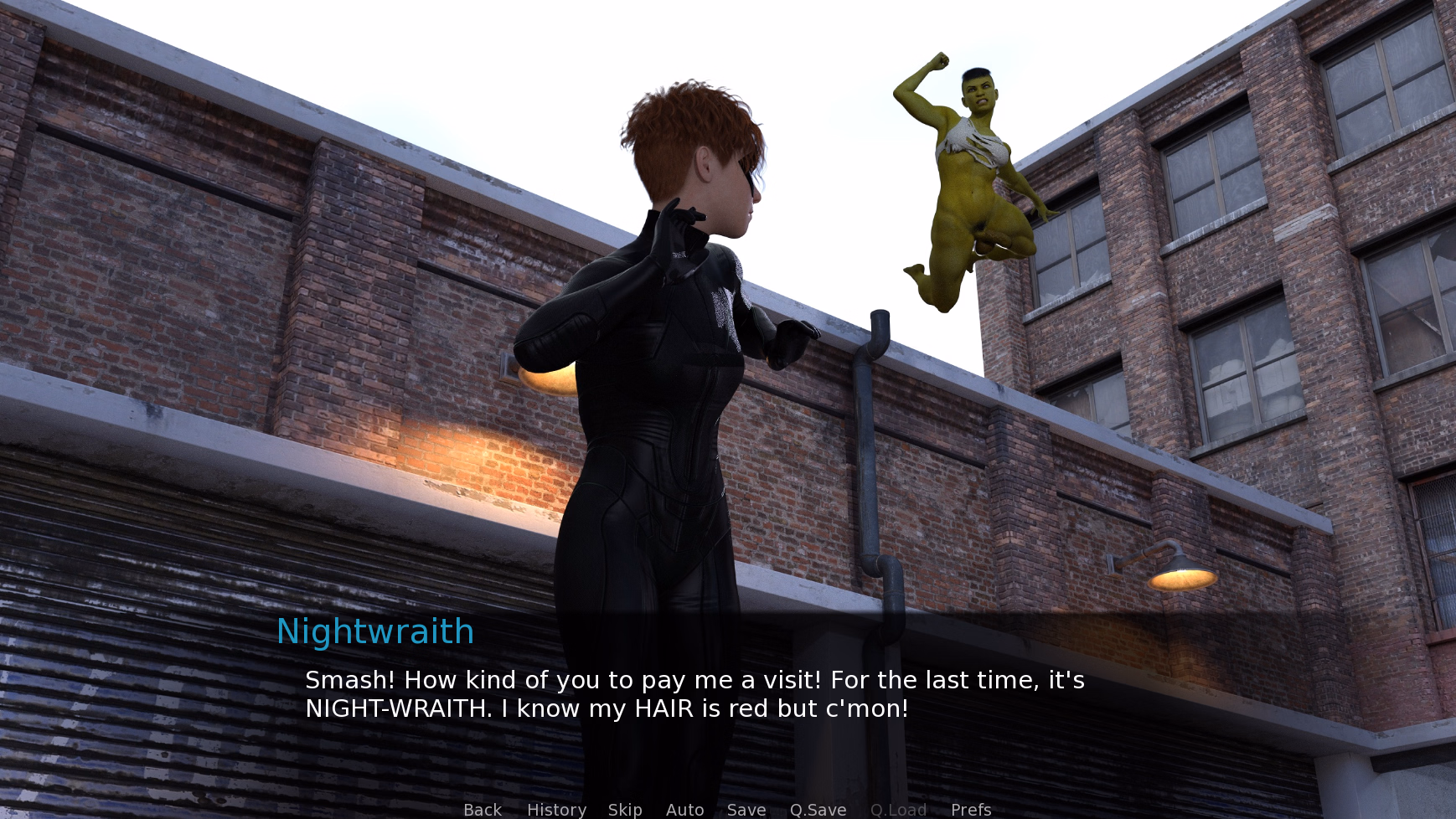Perform a Q.Save quick save
The height and width of the screenshot is (819, 1456).
coord(818,809)
